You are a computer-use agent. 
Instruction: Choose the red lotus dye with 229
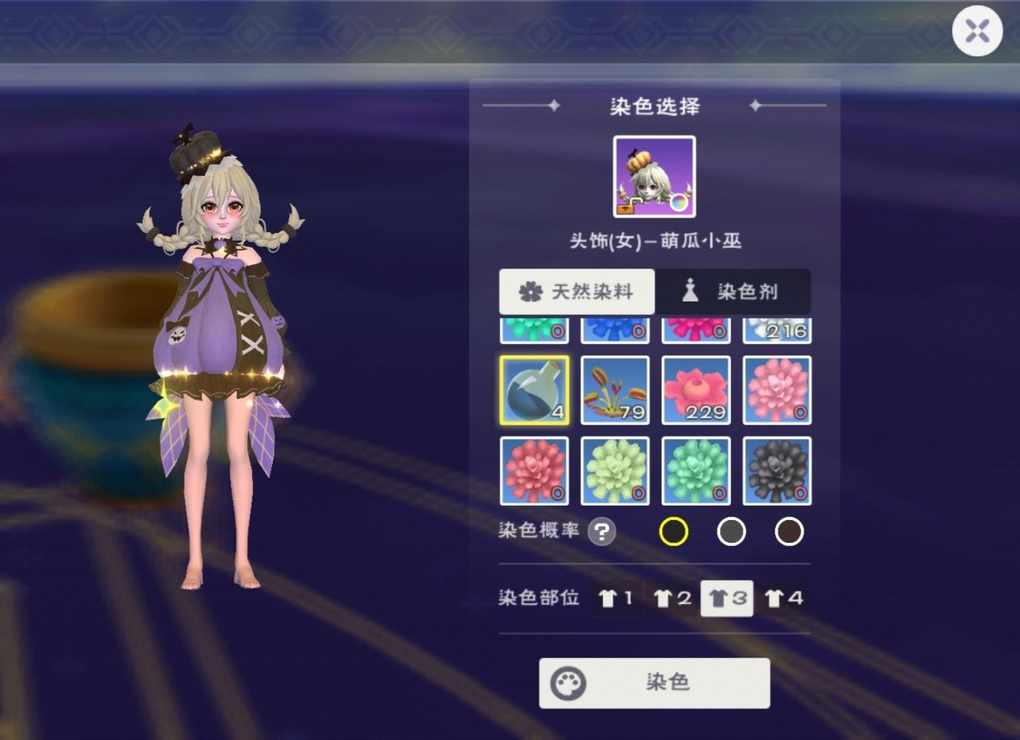point(696,390)
